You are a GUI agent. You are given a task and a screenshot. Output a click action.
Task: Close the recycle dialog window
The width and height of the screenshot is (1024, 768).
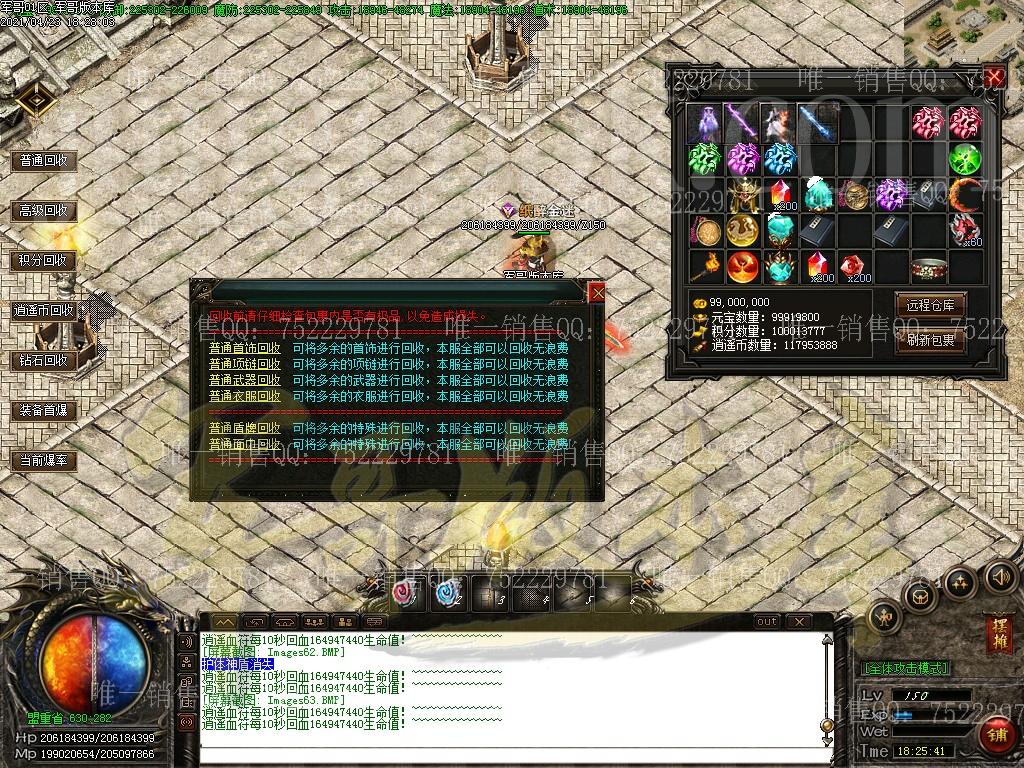(x=597, y=292)
